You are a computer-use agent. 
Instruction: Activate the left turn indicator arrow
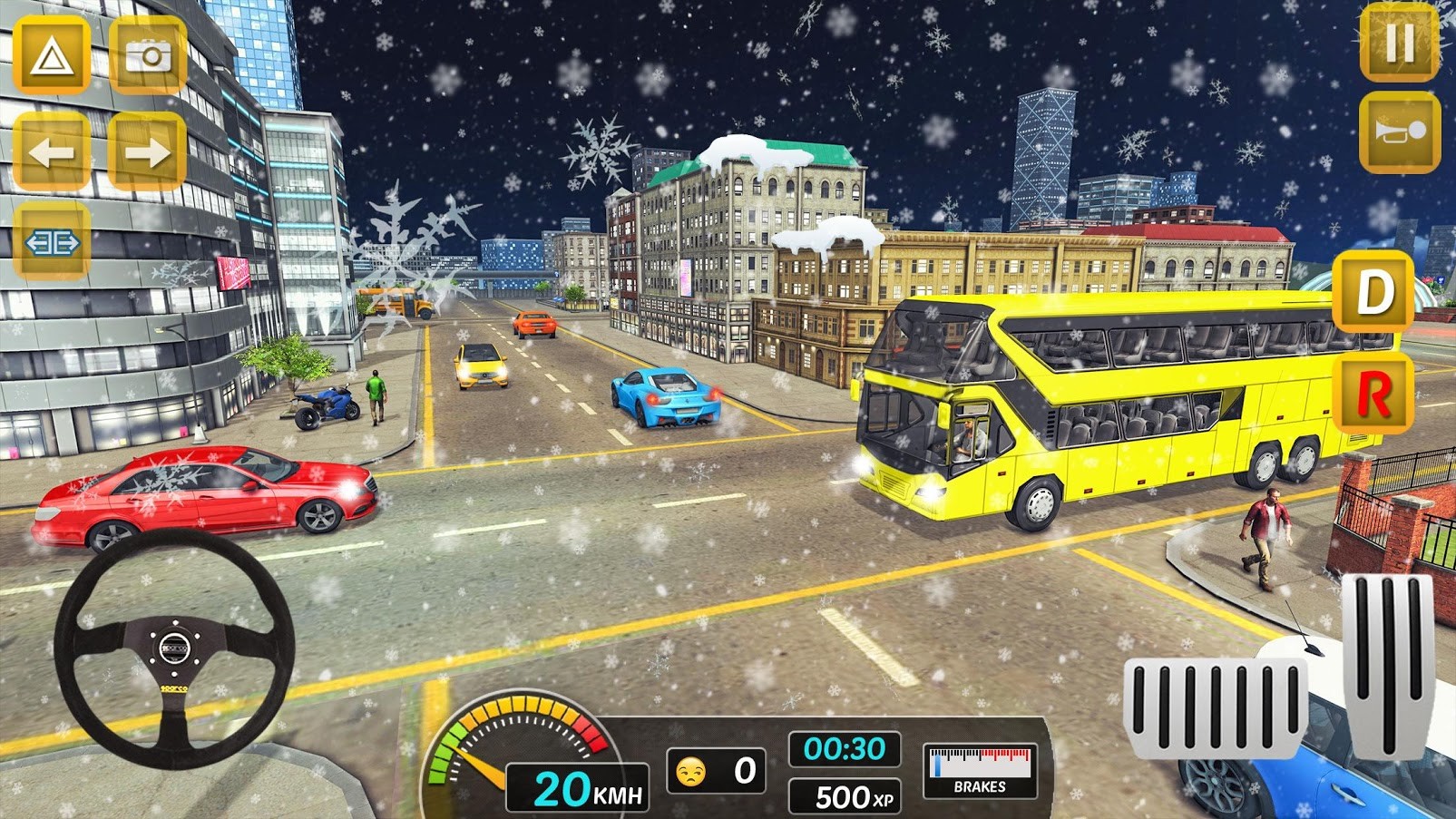[52, 151]
